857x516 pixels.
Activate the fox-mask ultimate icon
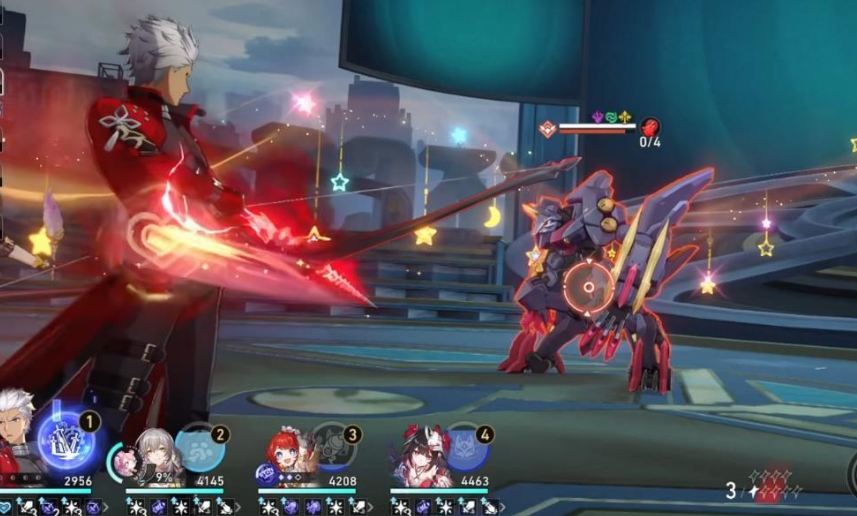(x=464, y=447)
